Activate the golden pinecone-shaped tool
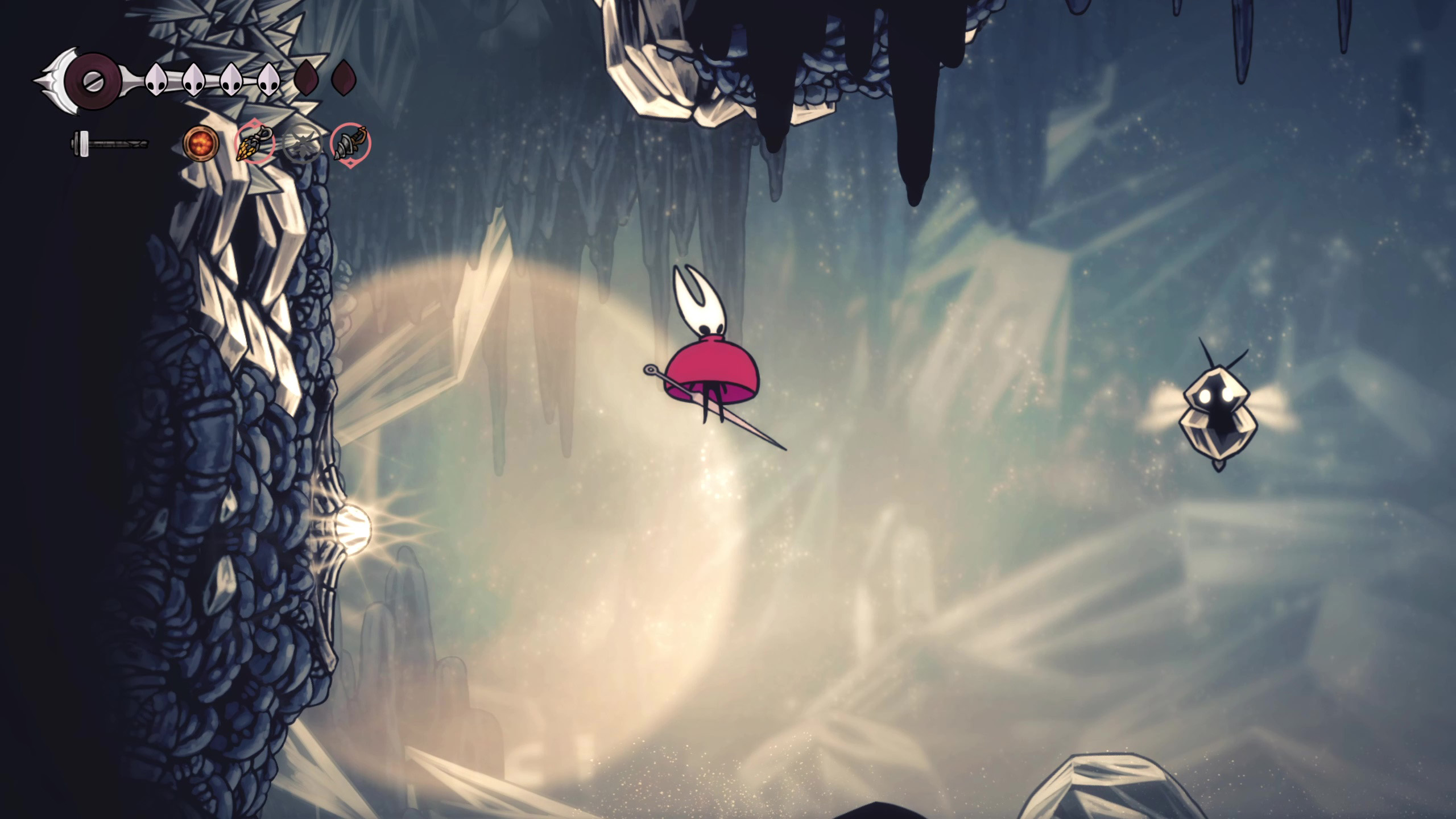Screen dimensions: 1456x819 [254, 144]
